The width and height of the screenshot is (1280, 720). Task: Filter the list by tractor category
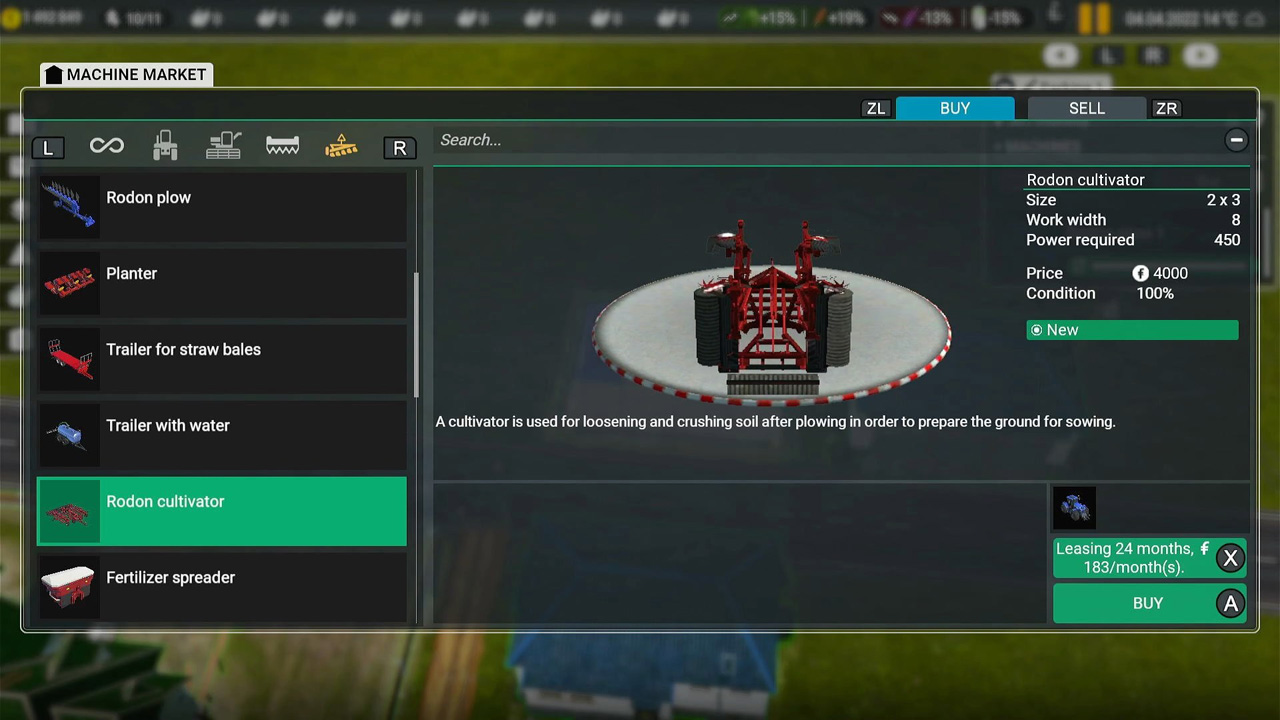[x=165, y=147]
